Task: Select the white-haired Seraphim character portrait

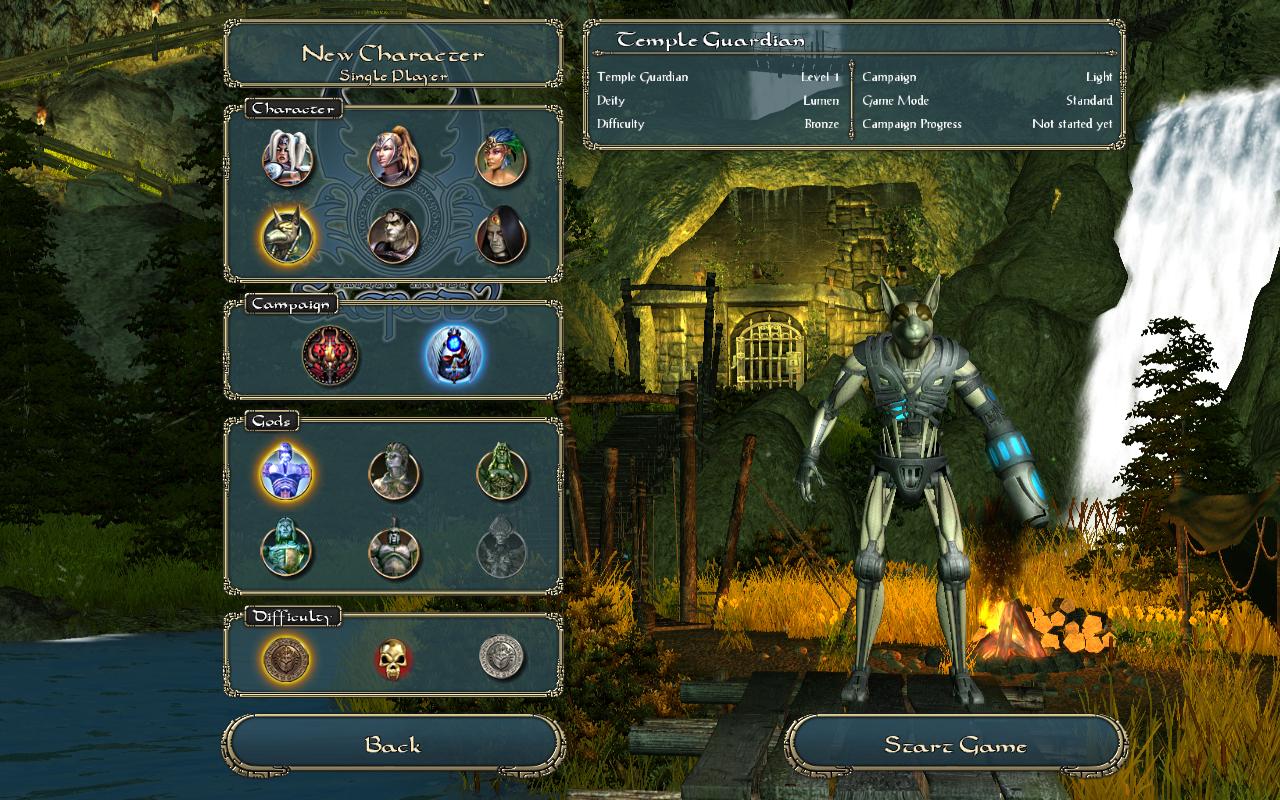Action: click(x=288, y=158)
